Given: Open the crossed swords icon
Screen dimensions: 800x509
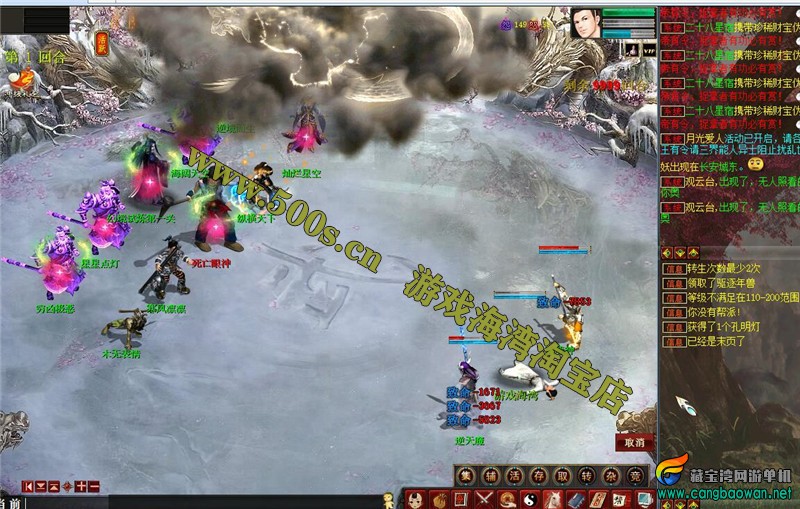Looking at the screenshot, I should click(485, 499).
